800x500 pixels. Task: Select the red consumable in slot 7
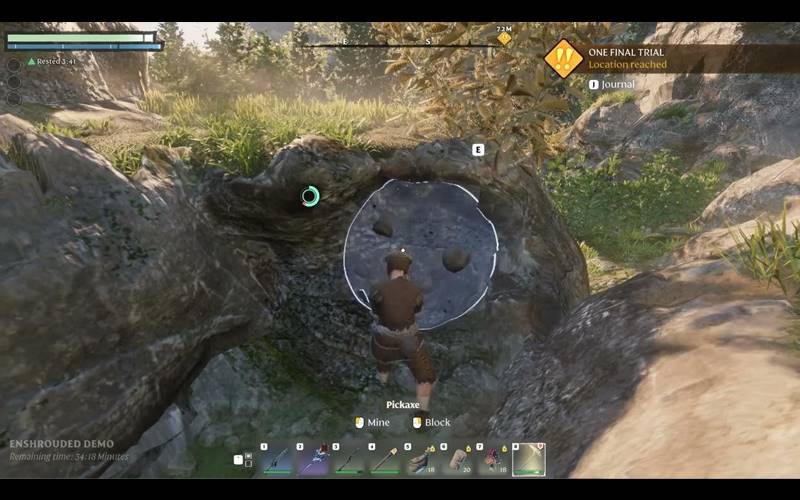pyautogui.click(x=493, y=460)
